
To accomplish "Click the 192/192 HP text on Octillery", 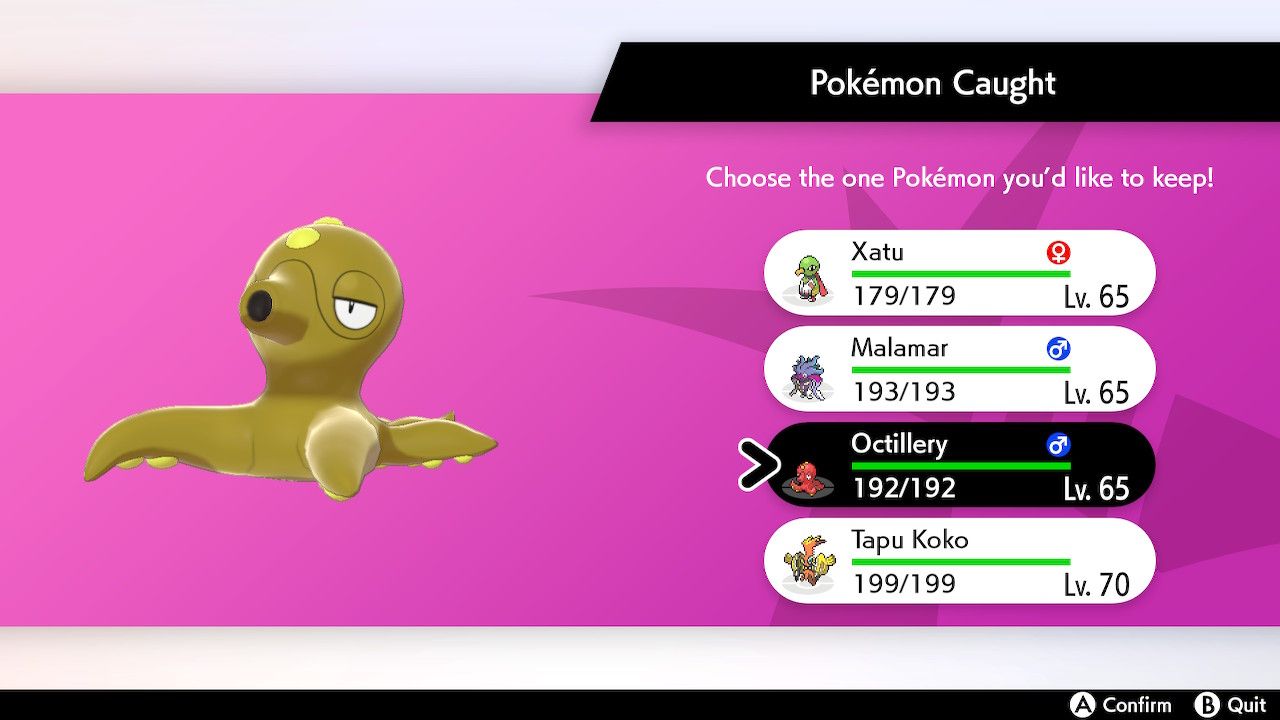I will point(905,488).
